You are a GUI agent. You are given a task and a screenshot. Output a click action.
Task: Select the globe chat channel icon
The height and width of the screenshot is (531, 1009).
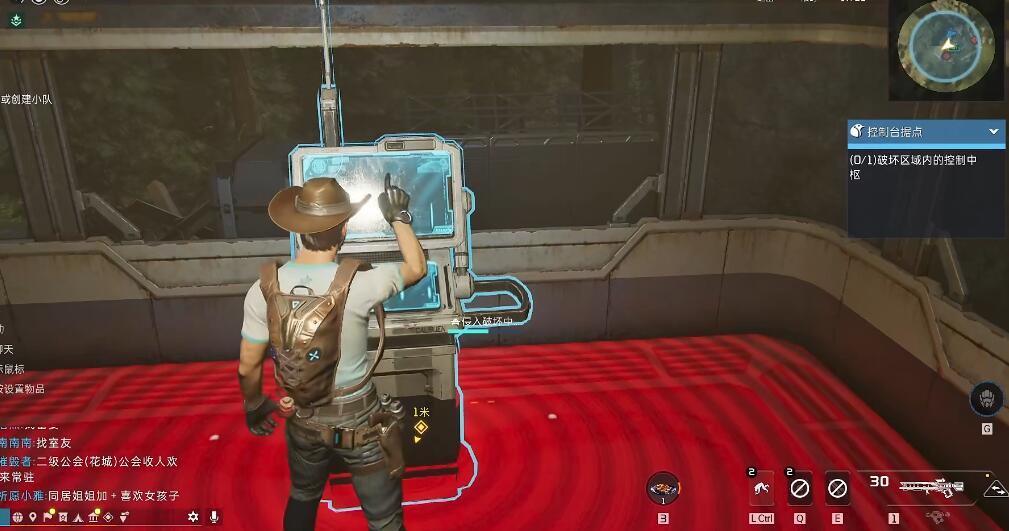16,517
